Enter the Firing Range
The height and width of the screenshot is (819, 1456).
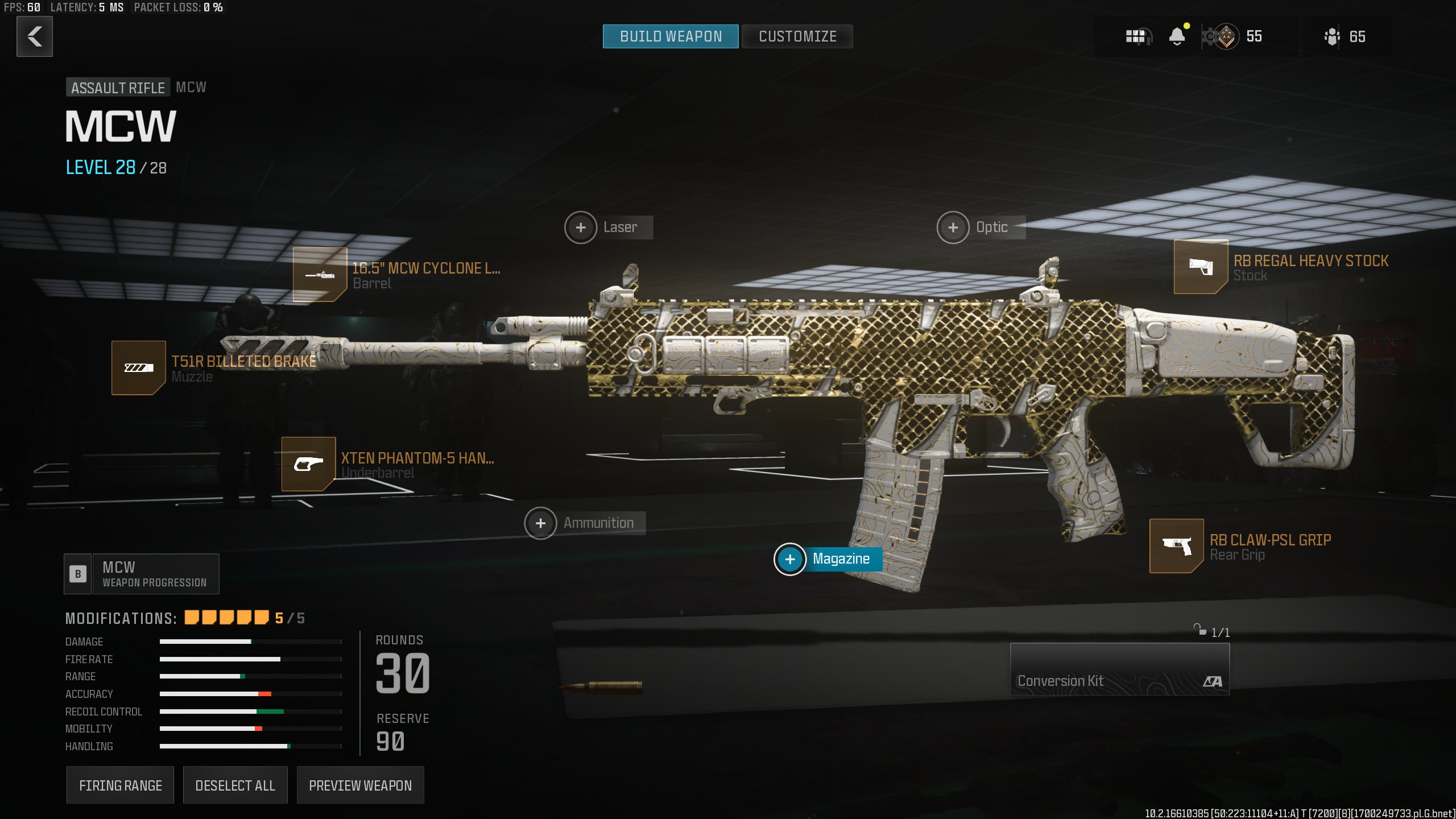[x=120, y=785]
